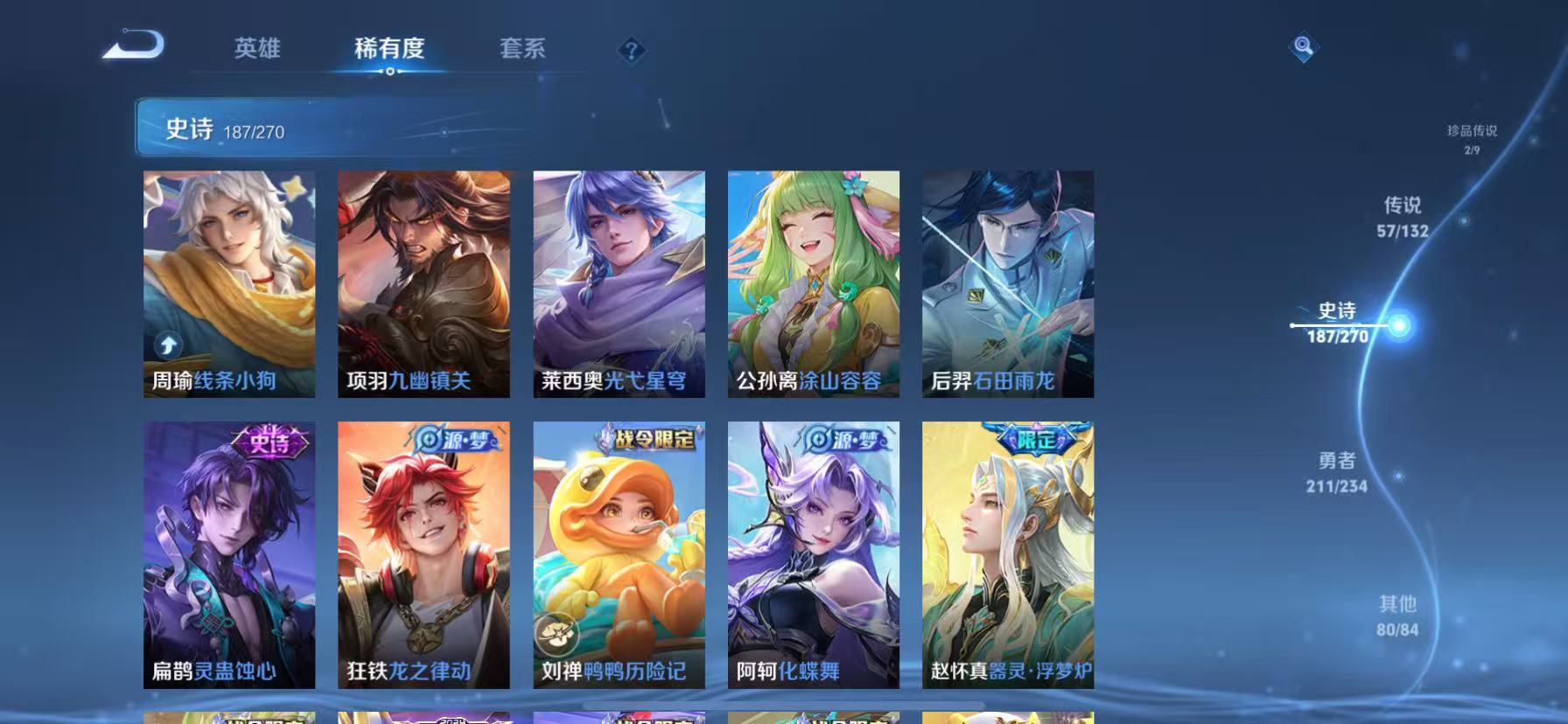The image size is (1568, 724).
Task: Click the glowing 史诗 node on the rarity rail
Action: click(x=1399, y=325)
